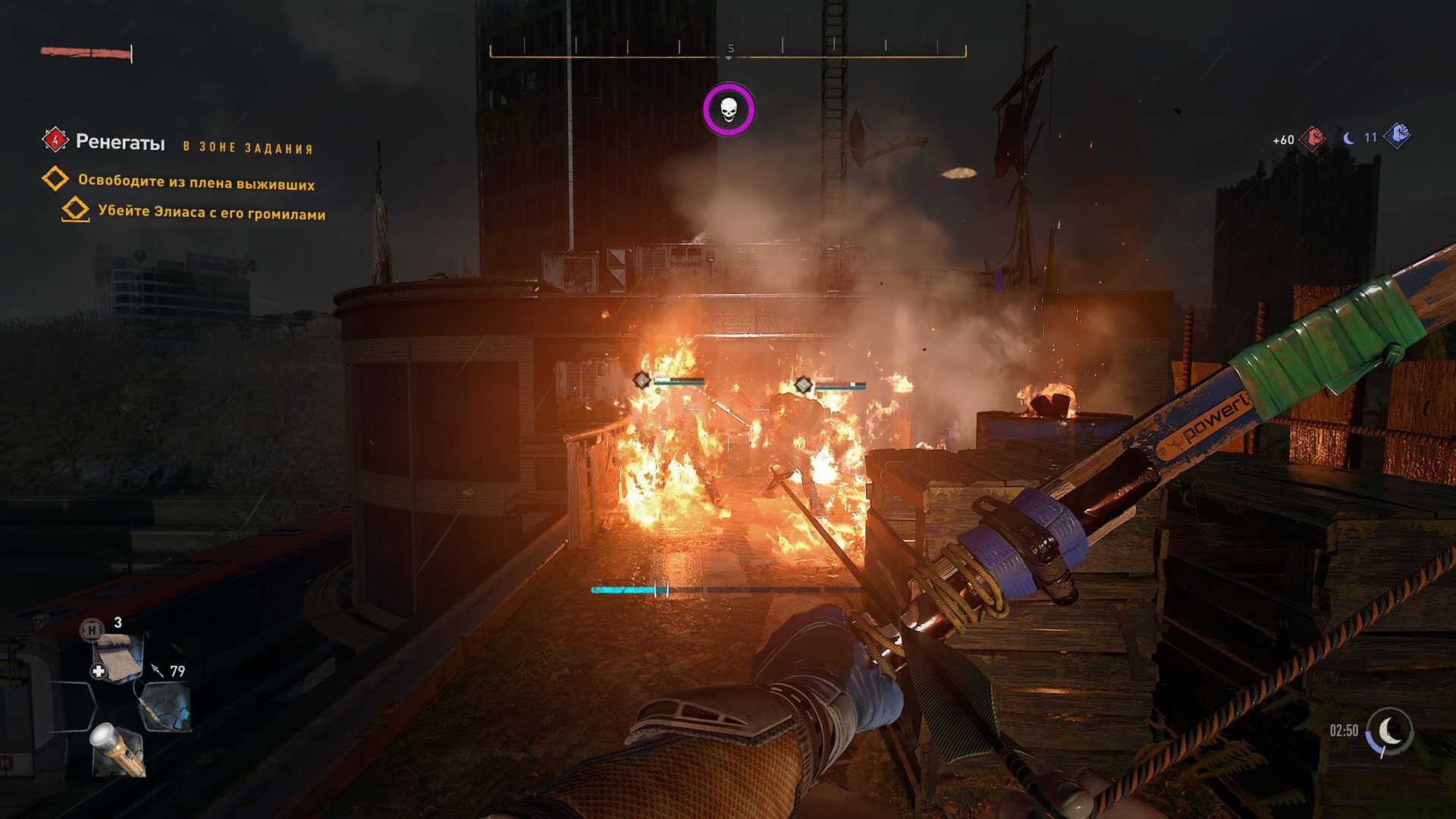Select the purple skull enemy marker
This screenshot has height=819, width=1456.
point(728,110)
